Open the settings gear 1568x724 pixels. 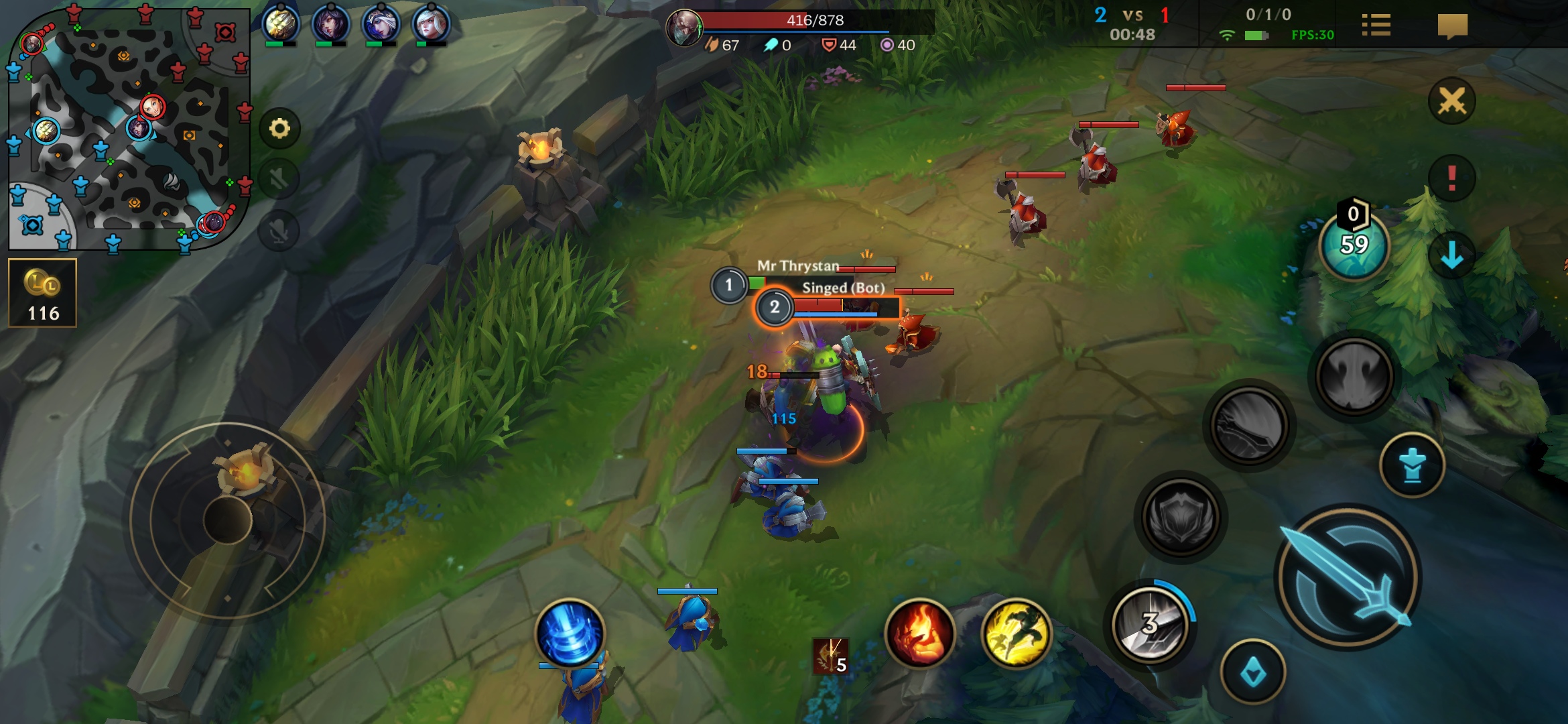point(279,128)
